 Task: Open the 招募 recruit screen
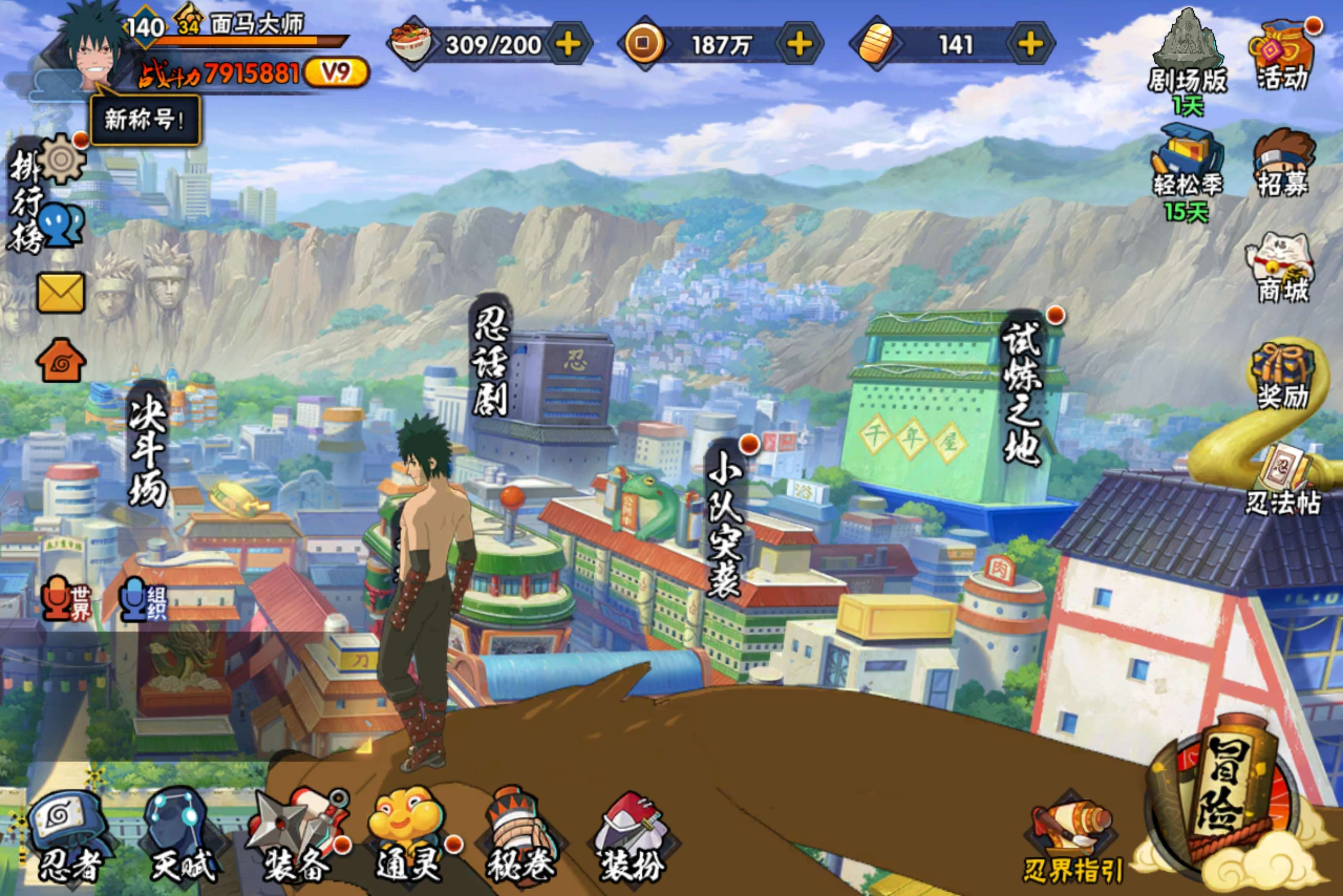[1283, 163]
